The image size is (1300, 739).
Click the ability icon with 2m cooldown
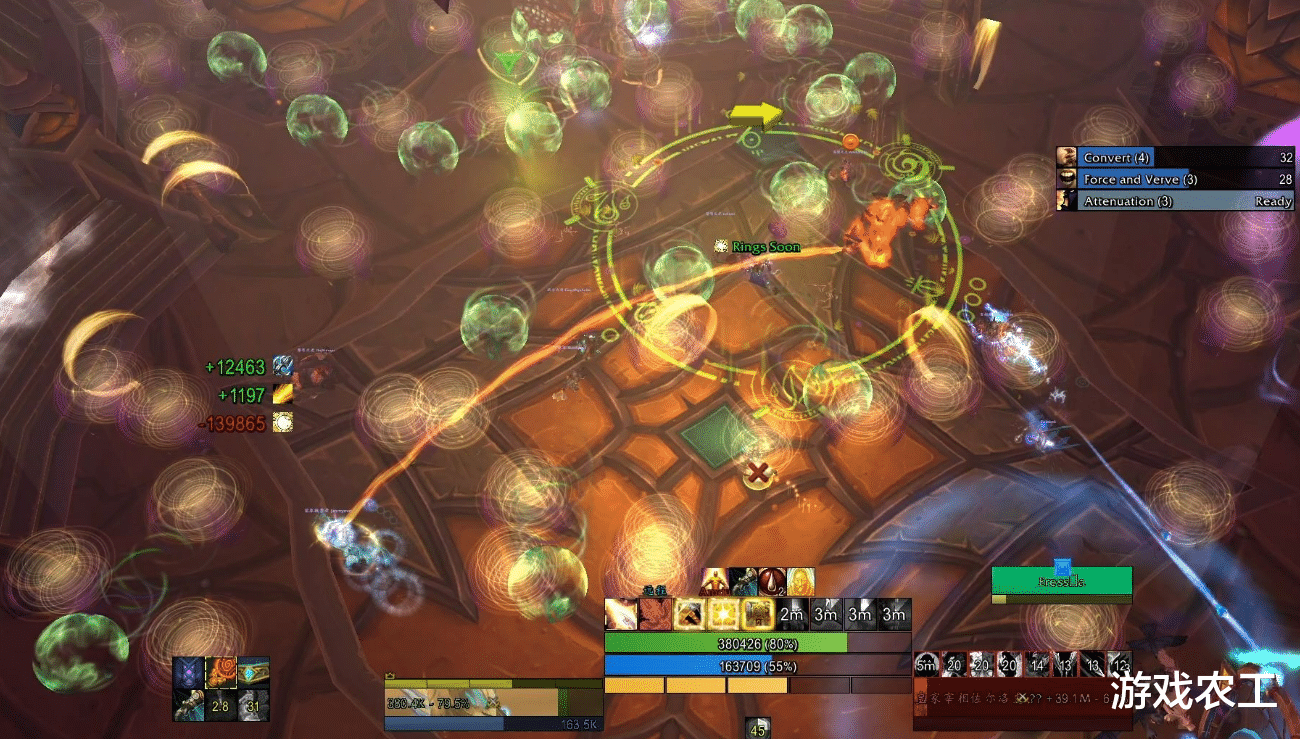[792, 614]
